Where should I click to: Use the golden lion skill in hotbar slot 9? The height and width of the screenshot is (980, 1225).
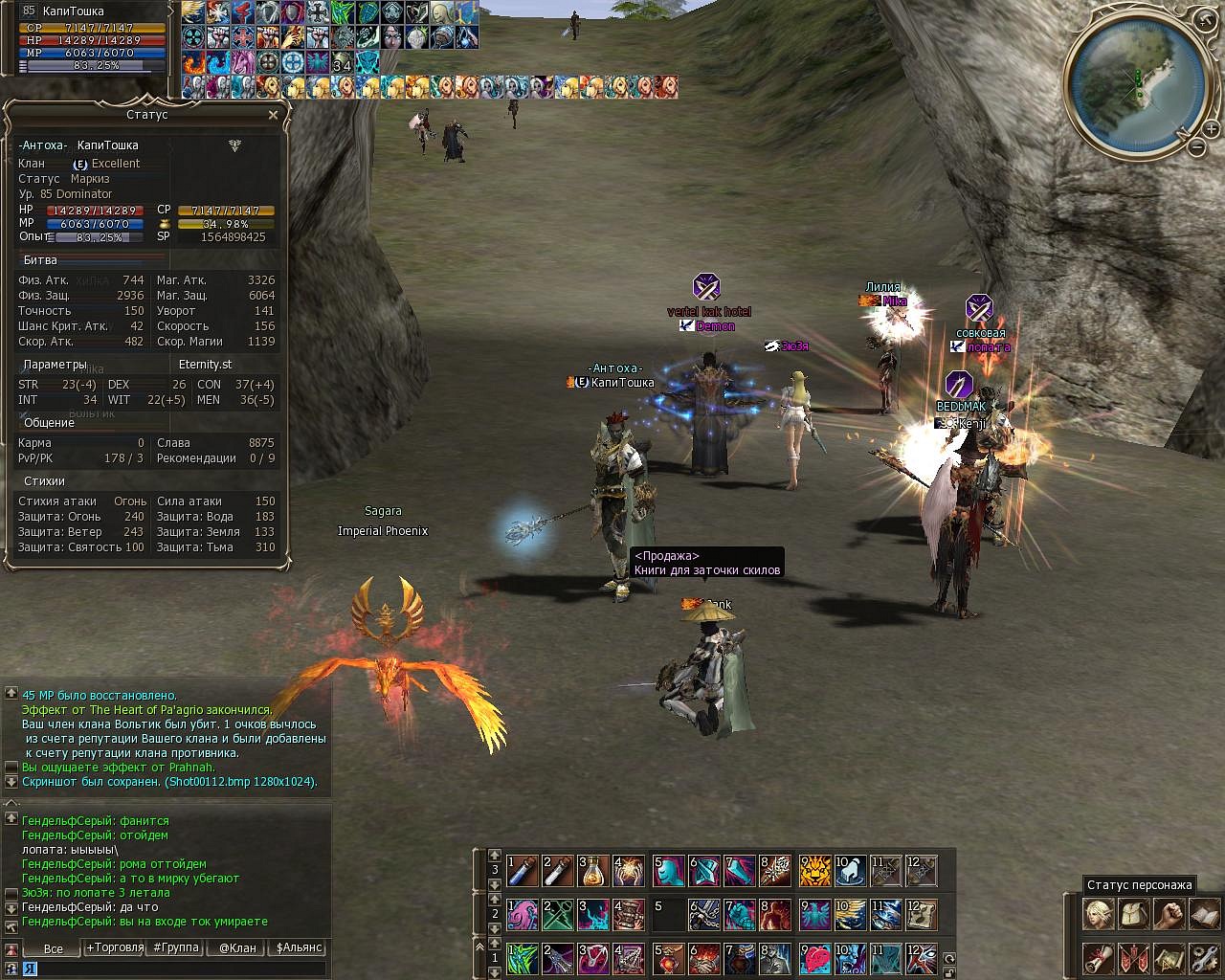click(814, 871)
